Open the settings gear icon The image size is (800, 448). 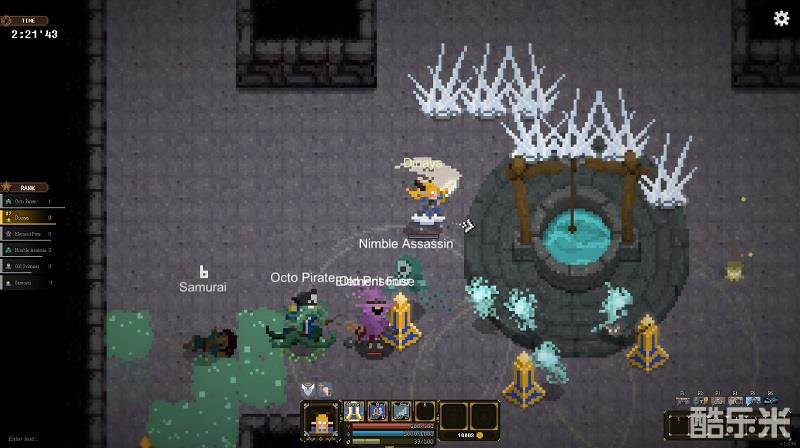(782, 18)
